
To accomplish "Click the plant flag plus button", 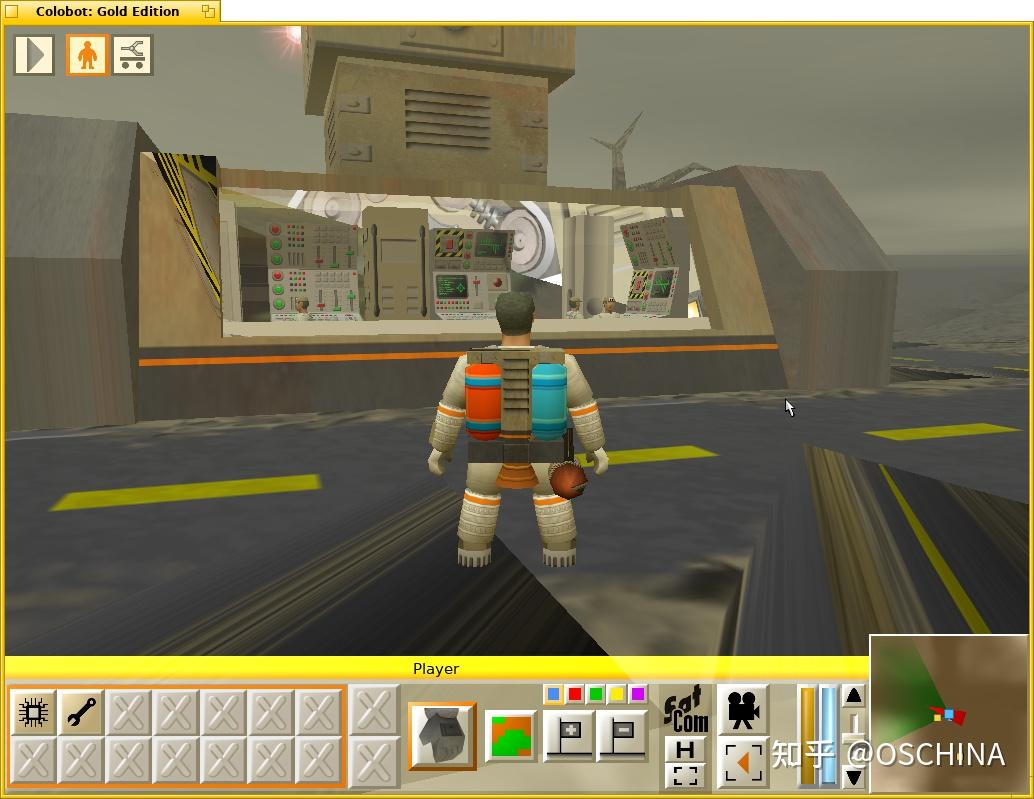I will tap(569, 735).
